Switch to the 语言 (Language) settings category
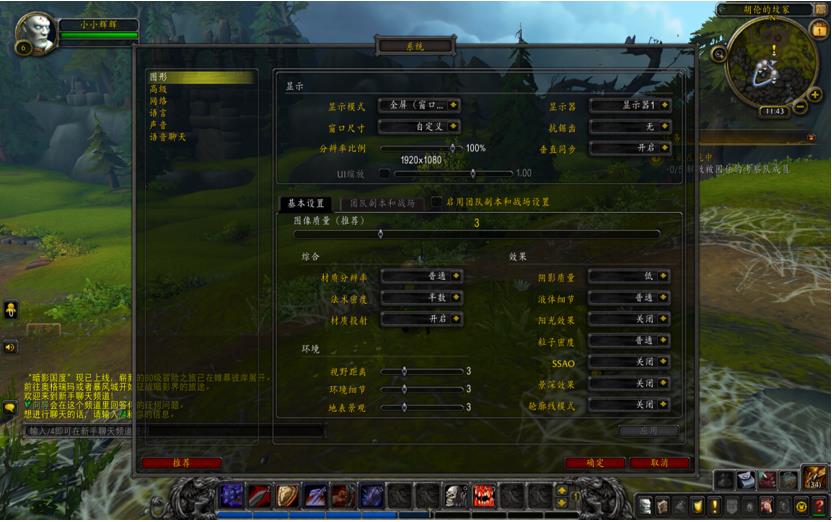The width and height of the screenshot is (832, 522). click(x=159, y=113)
